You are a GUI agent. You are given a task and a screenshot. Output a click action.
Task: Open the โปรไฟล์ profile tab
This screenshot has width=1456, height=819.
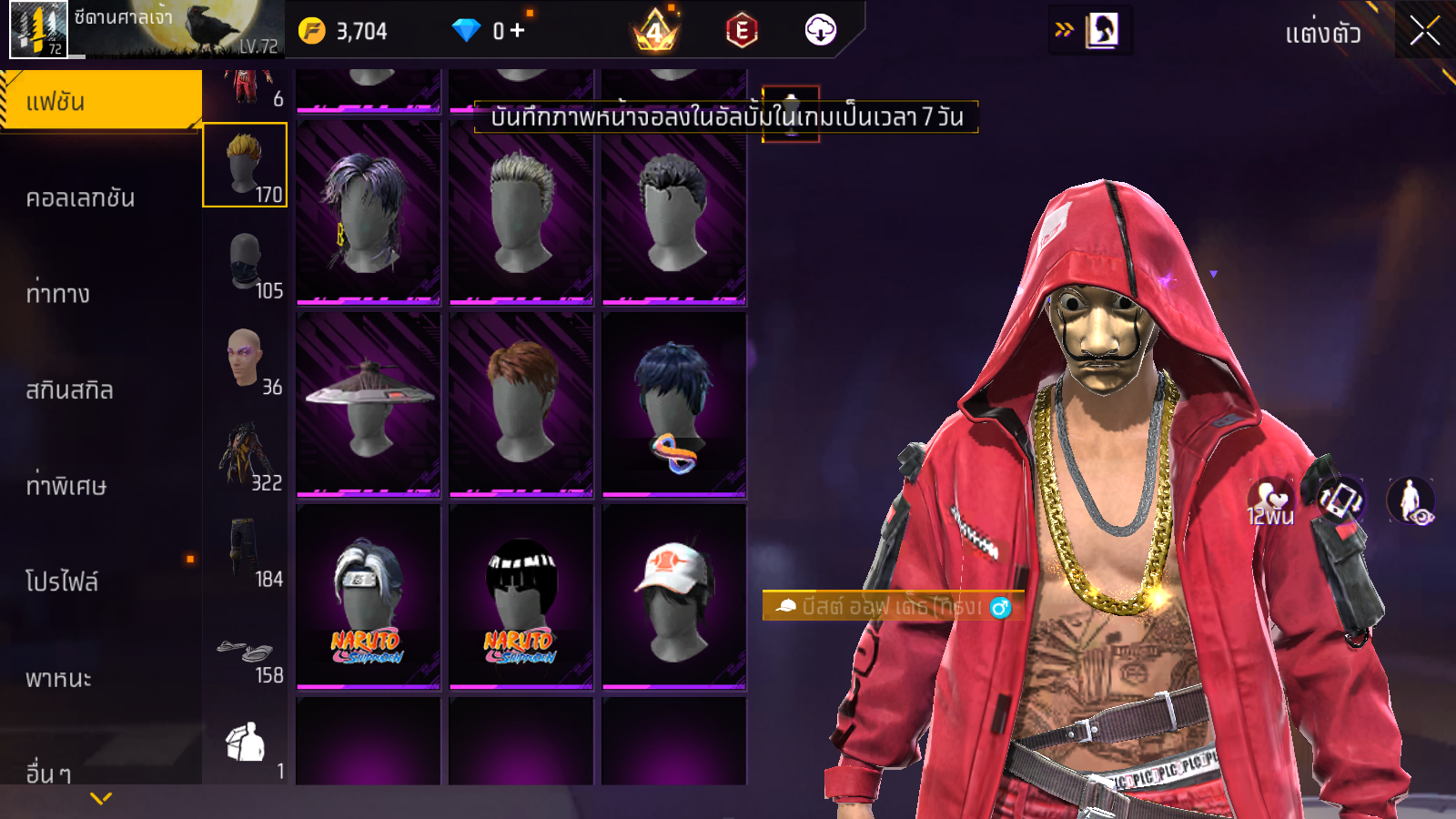pyautogui.click(x=62, y=581)
